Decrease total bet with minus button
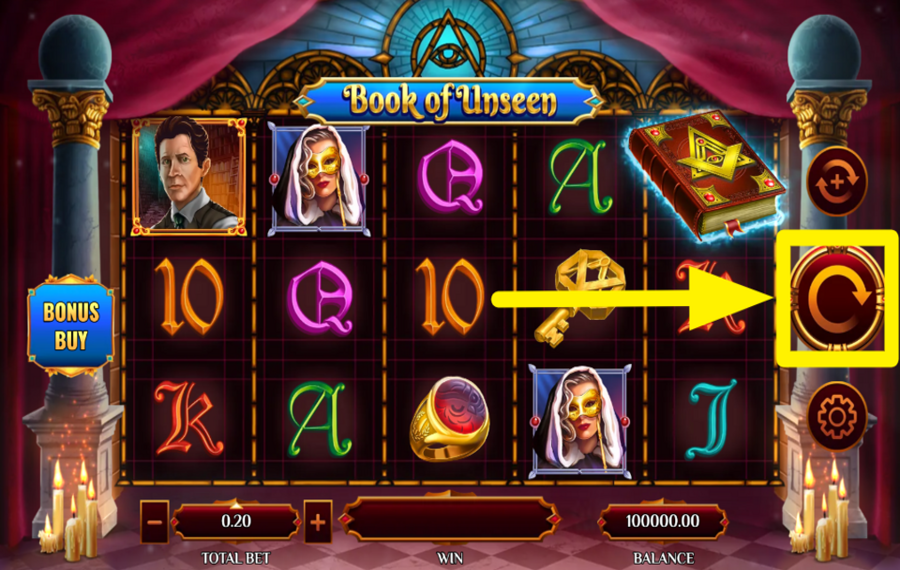The image size is (900, 570). coord(155,521)
